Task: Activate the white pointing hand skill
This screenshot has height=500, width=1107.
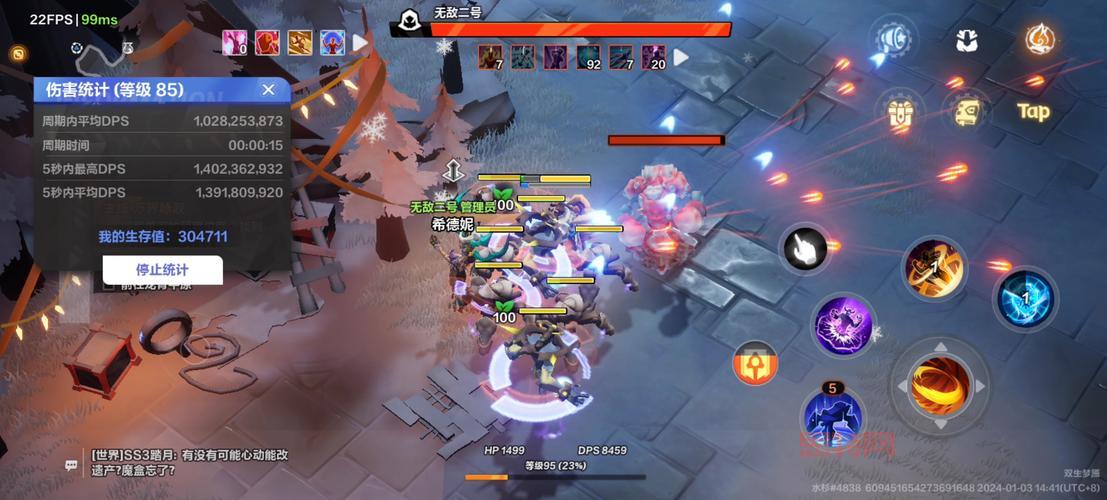Action: [x=804, y=250]
